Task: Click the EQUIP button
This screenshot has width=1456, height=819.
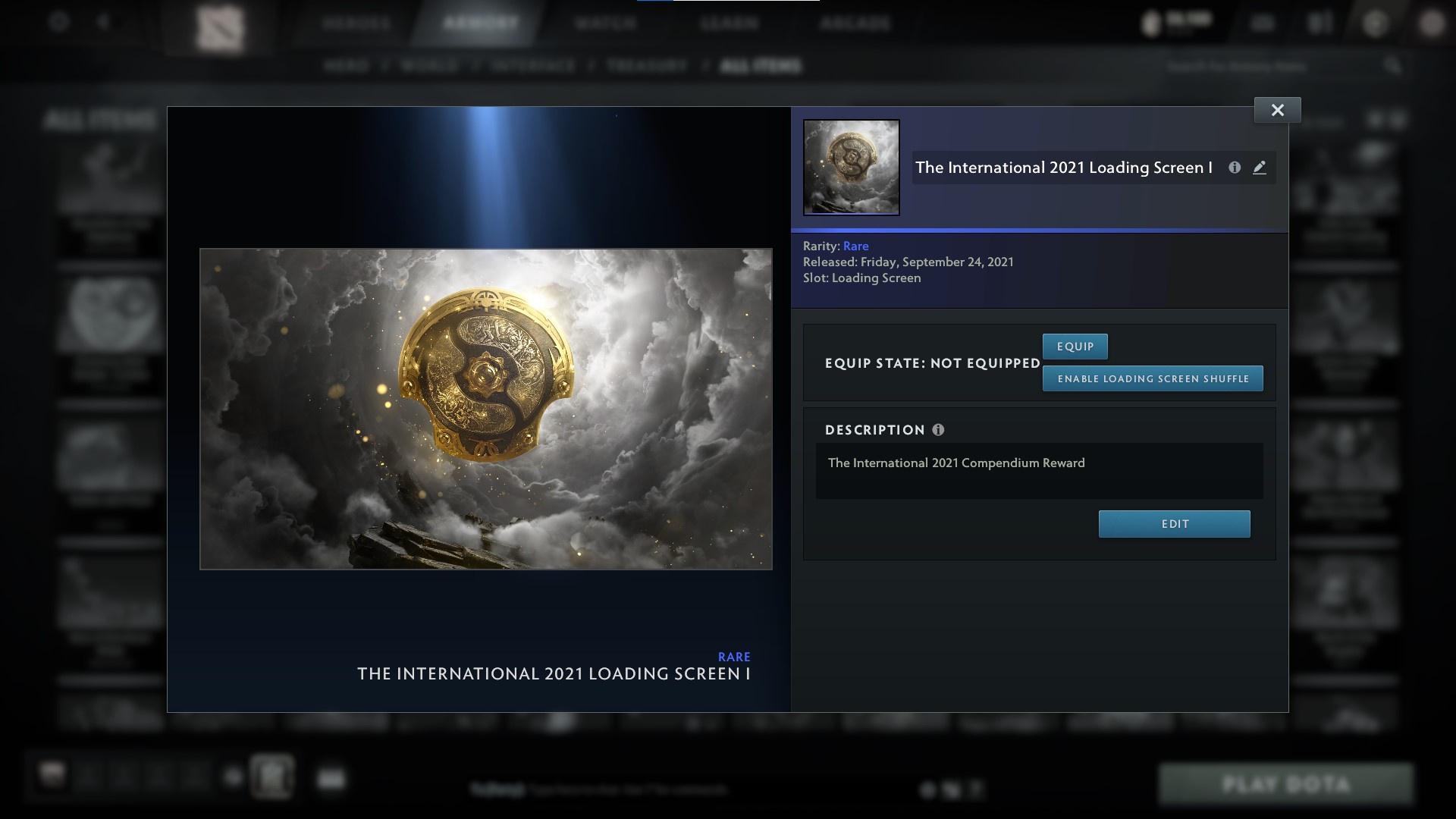Action: pyautogui.click(x=1075, y=346)
